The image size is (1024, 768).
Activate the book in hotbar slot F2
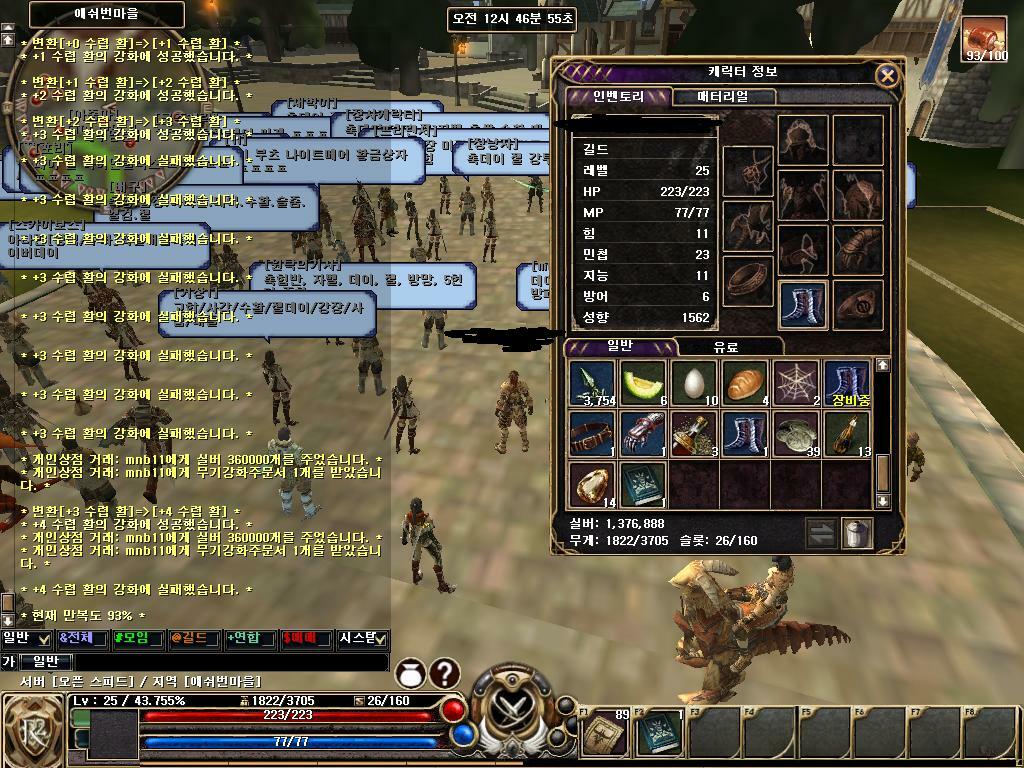pyautogui.click(x=658, y=735)
